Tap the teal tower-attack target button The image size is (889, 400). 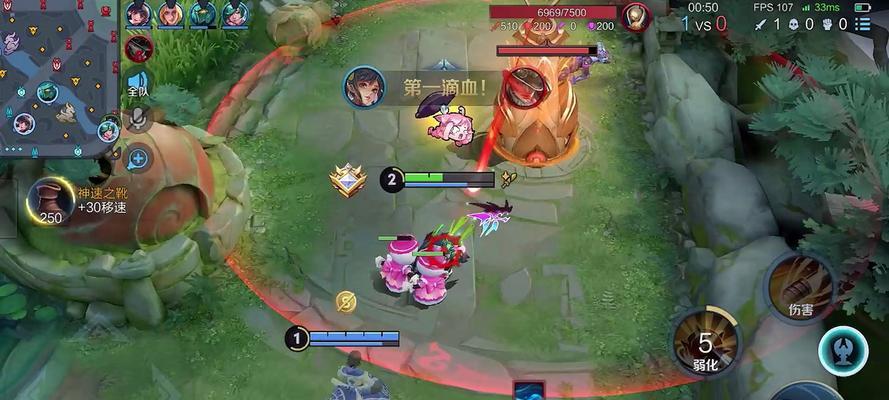click(842, 352)
